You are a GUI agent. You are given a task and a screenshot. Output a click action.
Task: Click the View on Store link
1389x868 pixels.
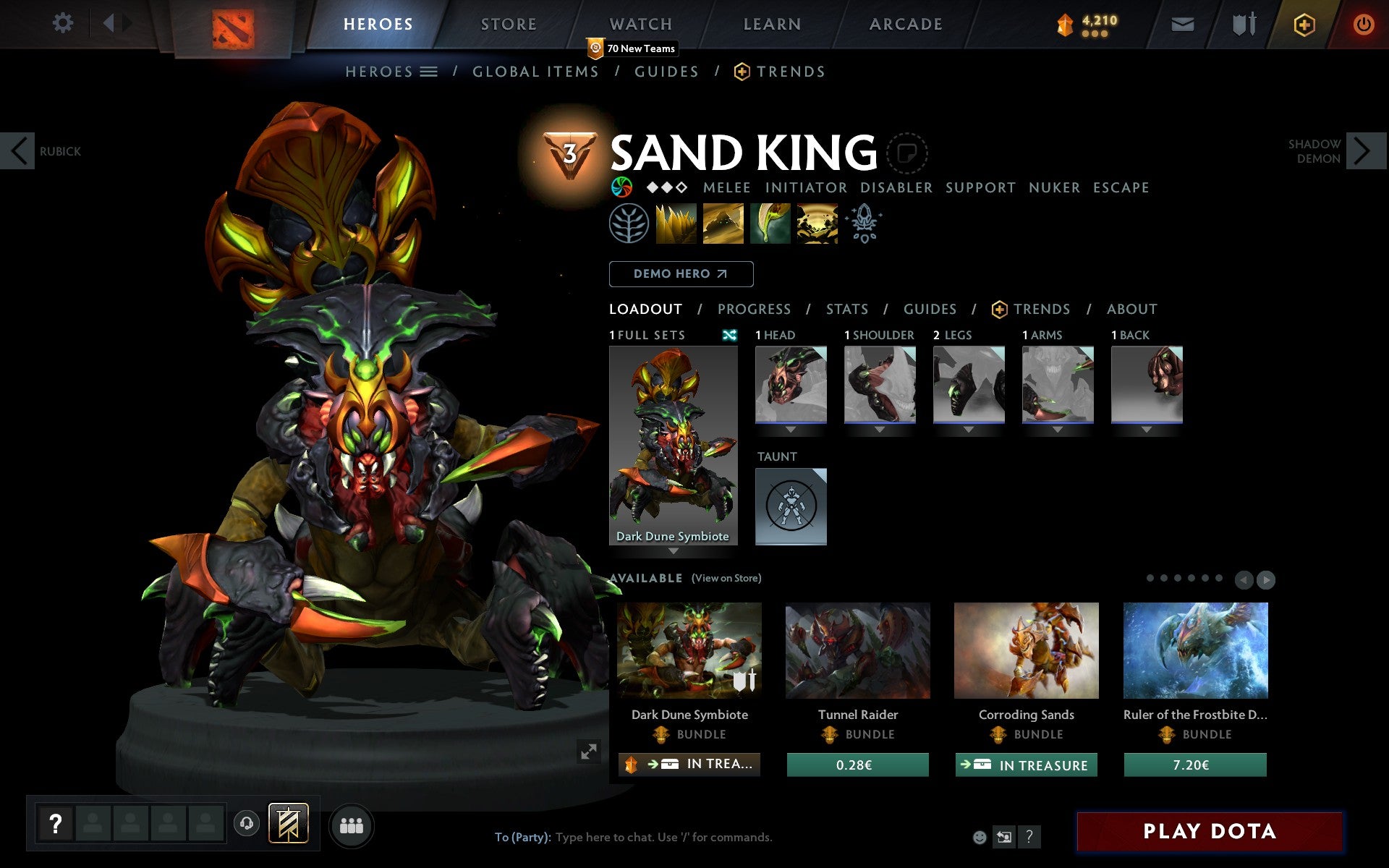(726, 578)
